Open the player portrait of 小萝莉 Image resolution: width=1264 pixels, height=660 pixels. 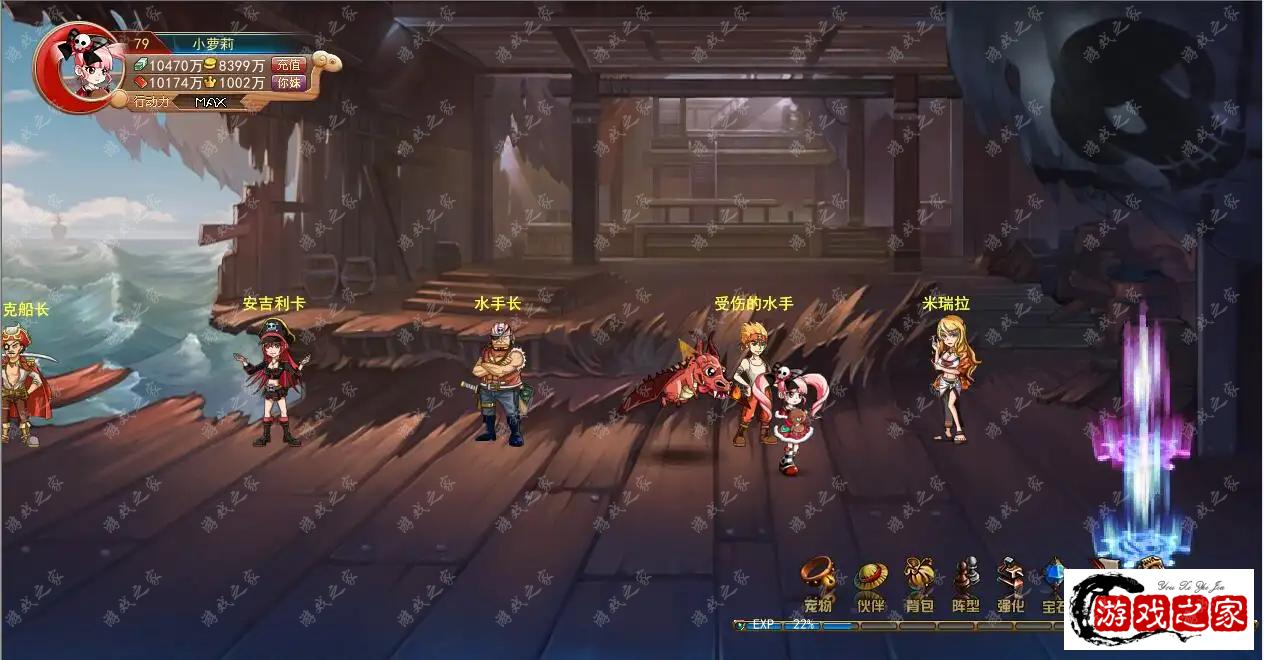point(79,67)
